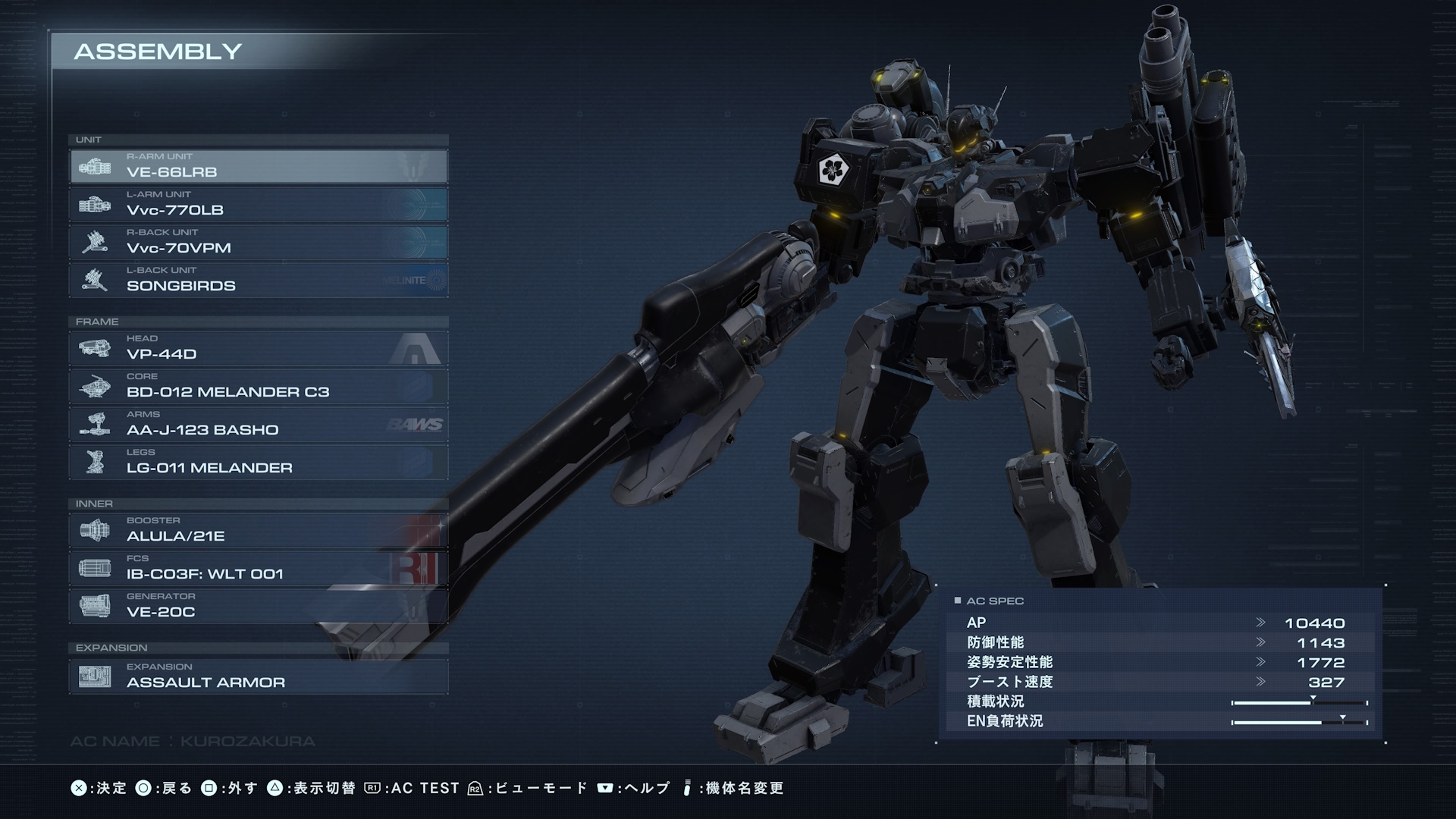Select the CORE BD-012 MELANDER C3 slot
Image resolution: width=1456 pixels, height=819 pixels.
[259, 386]
